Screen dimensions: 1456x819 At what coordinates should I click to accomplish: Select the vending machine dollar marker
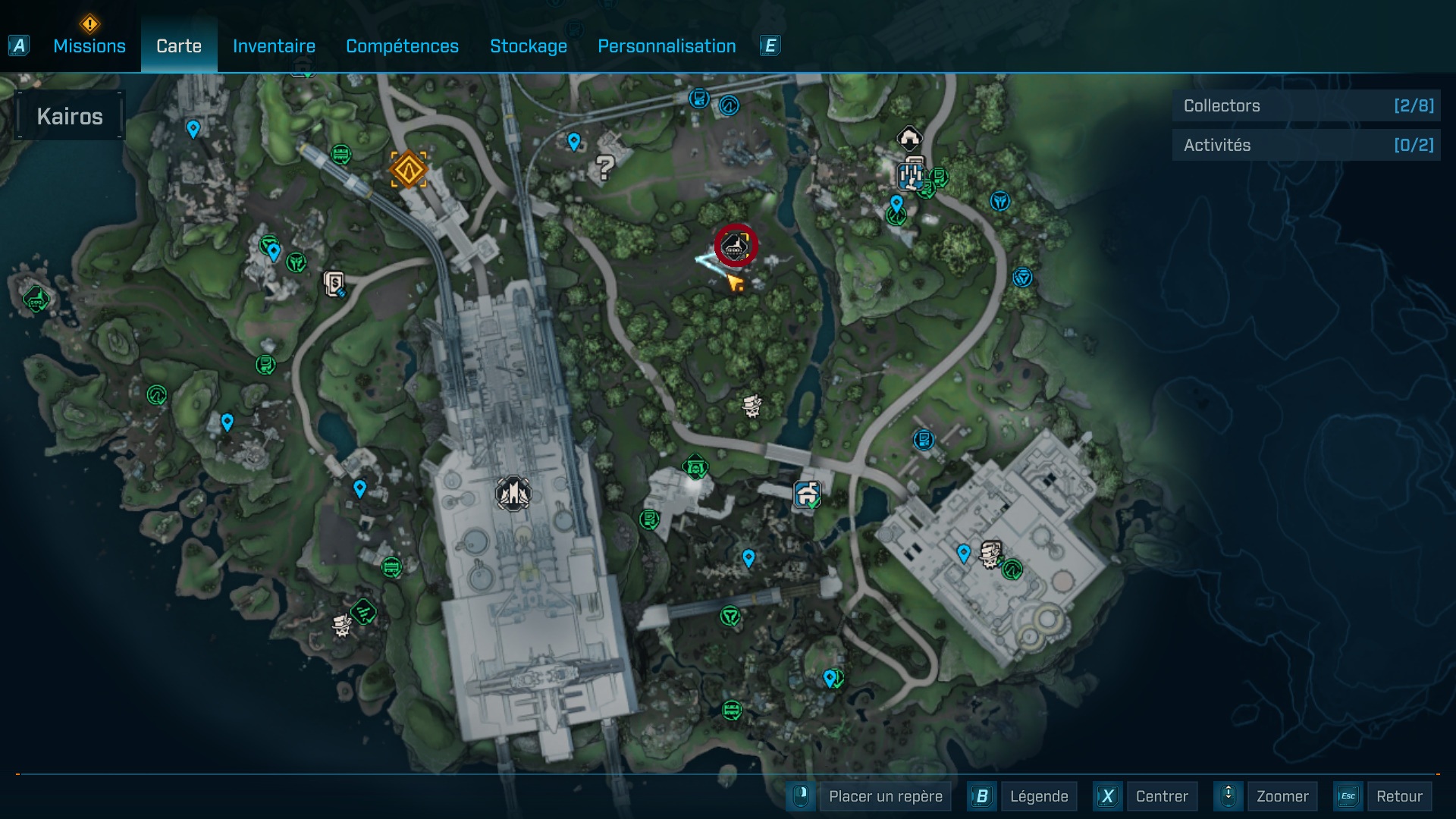coord(334,284)
